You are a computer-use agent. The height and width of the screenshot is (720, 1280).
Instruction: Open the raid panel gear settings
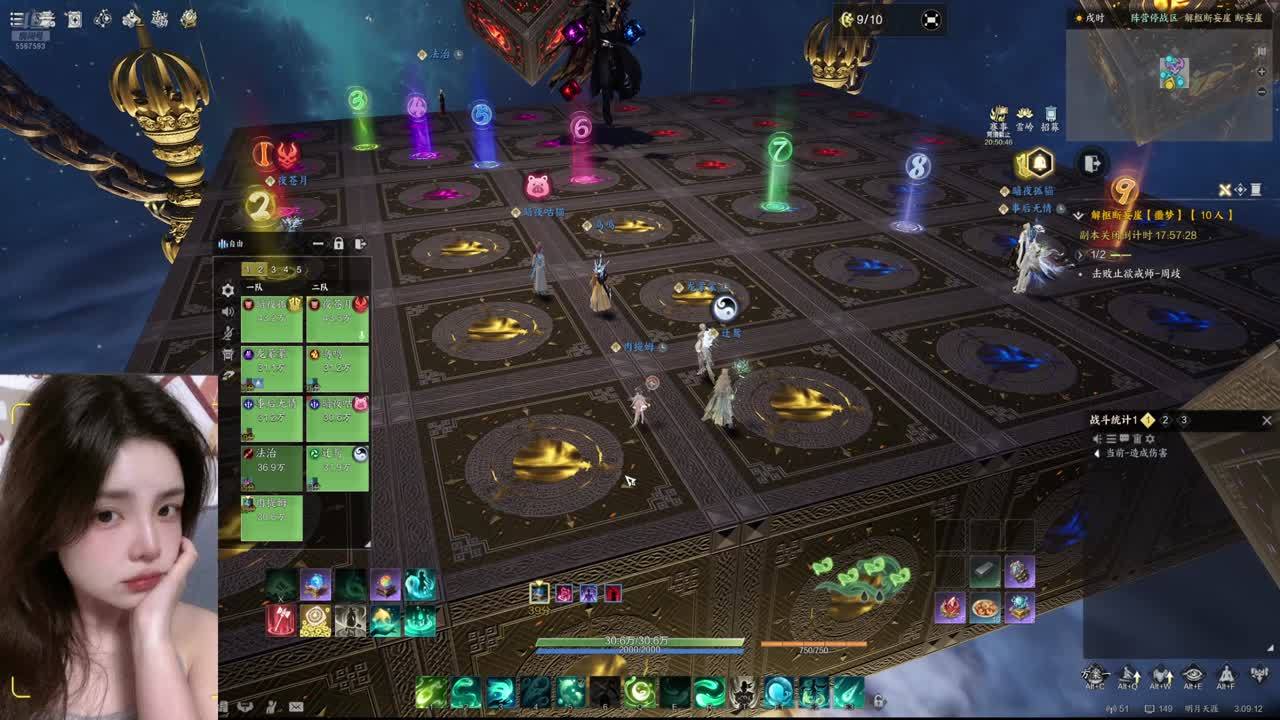pyautogui.click(x=228, y=290)
